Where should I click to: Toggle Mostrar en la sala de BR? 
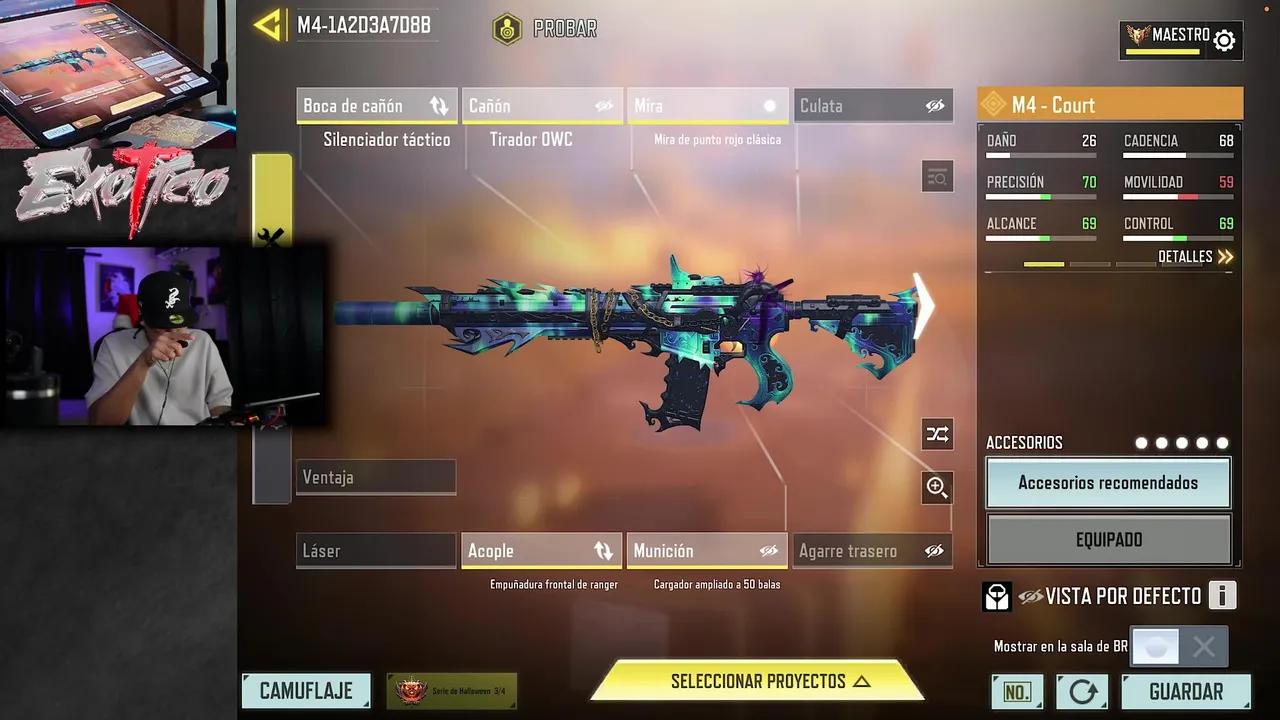1178,647
